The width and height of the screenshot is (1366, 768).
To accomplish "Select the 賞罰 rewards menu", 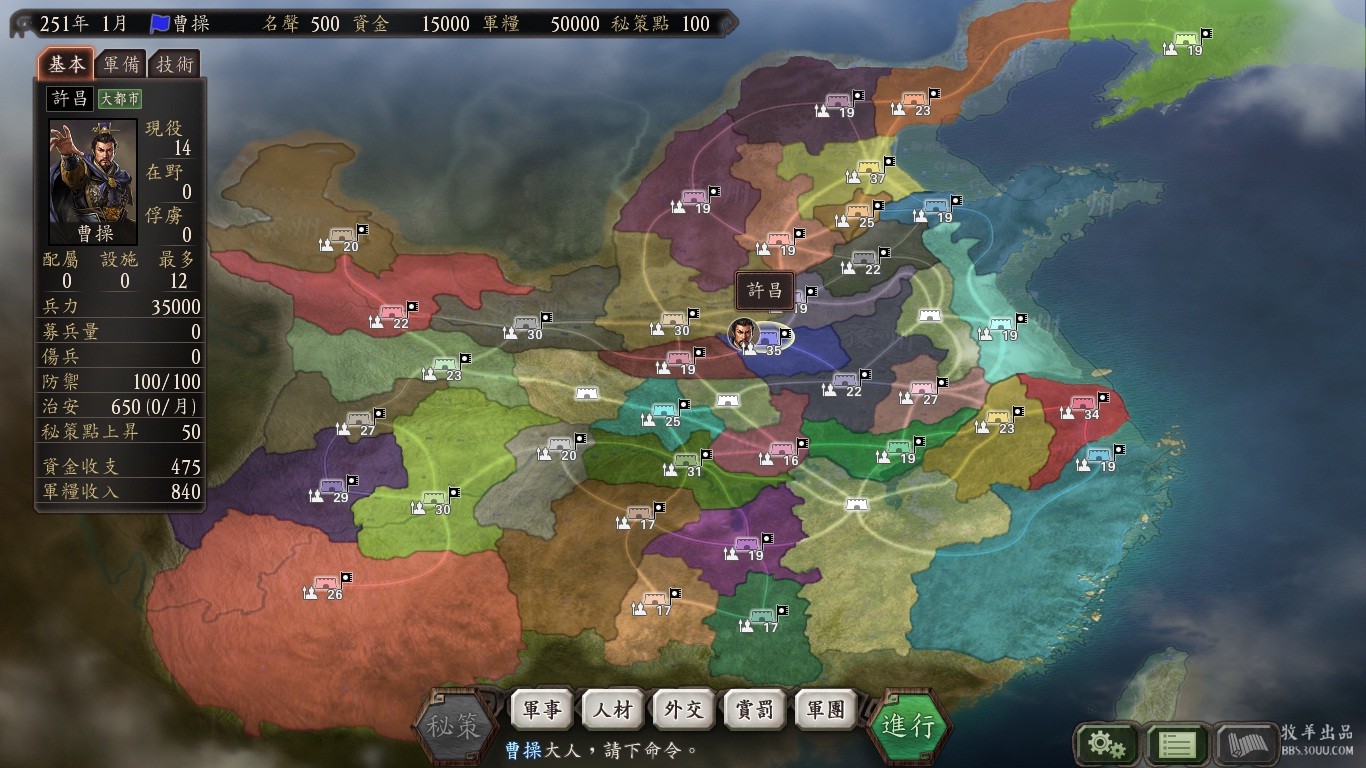I will [755, 710].
